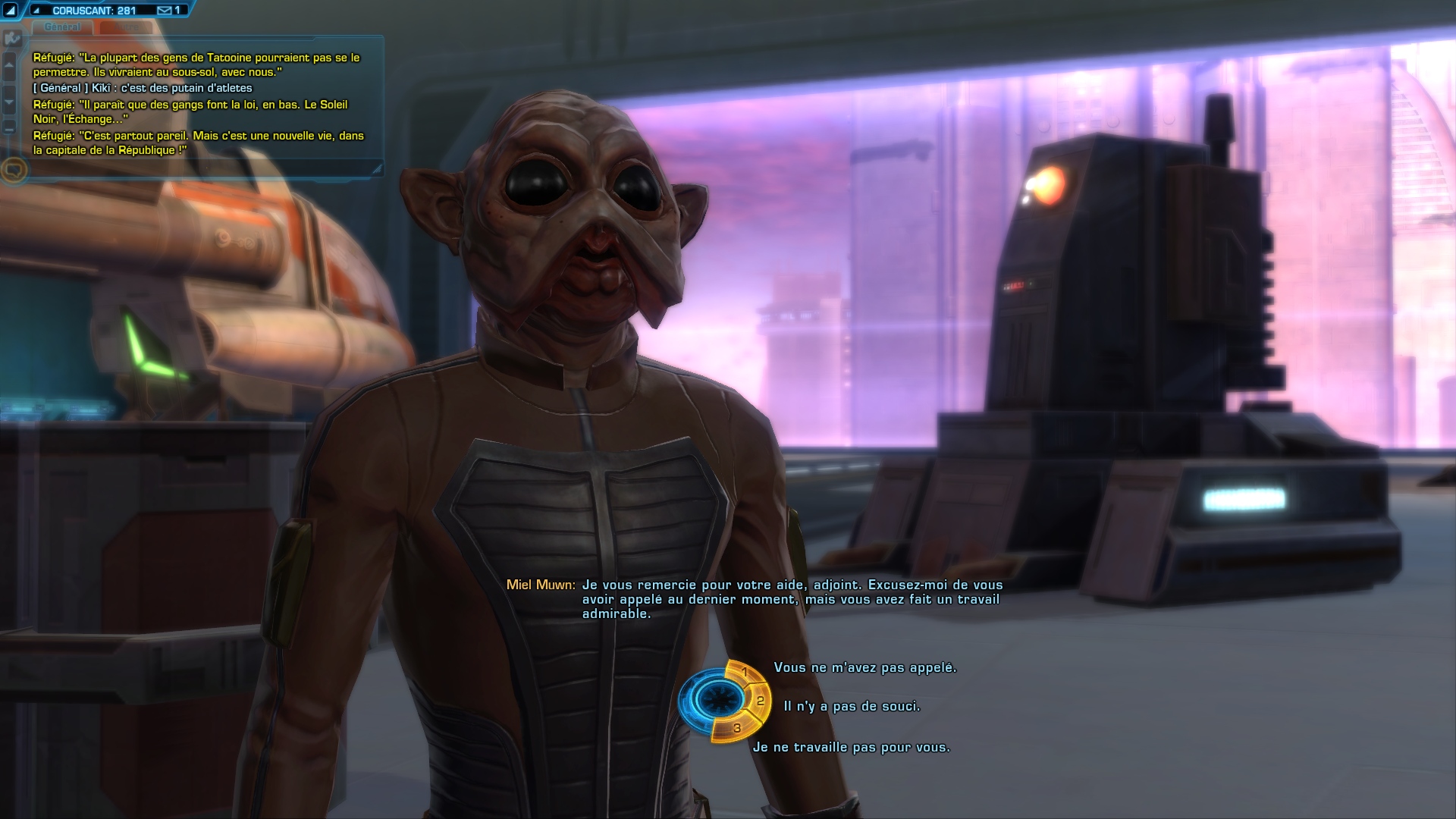This screenshot has width=1456, height=819.
Task: Click the chat window resize handle
Action: [x=377, y=170]
